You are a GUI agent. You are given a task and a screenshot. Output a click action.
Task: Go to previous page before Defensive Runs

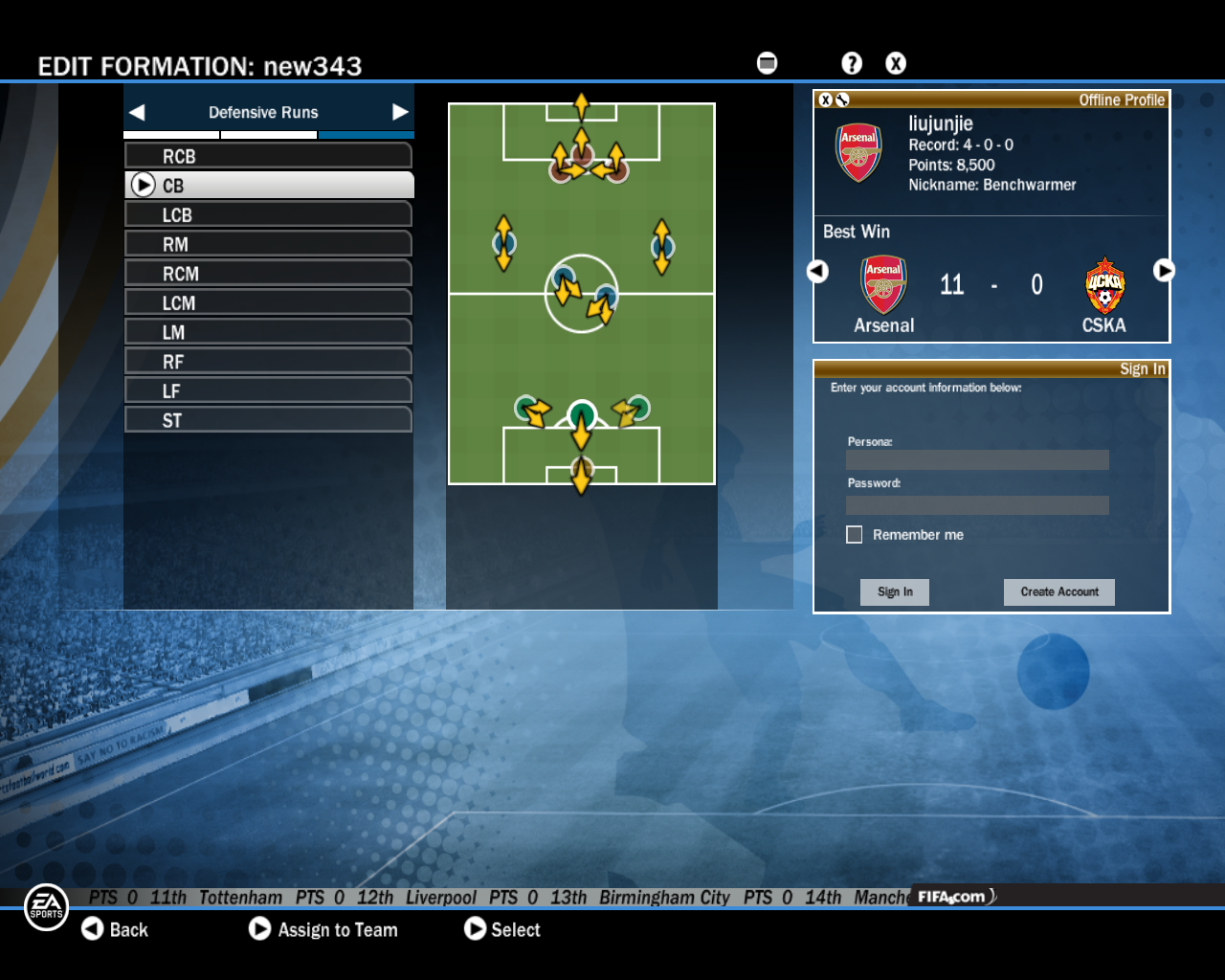(x=137, y=112)
